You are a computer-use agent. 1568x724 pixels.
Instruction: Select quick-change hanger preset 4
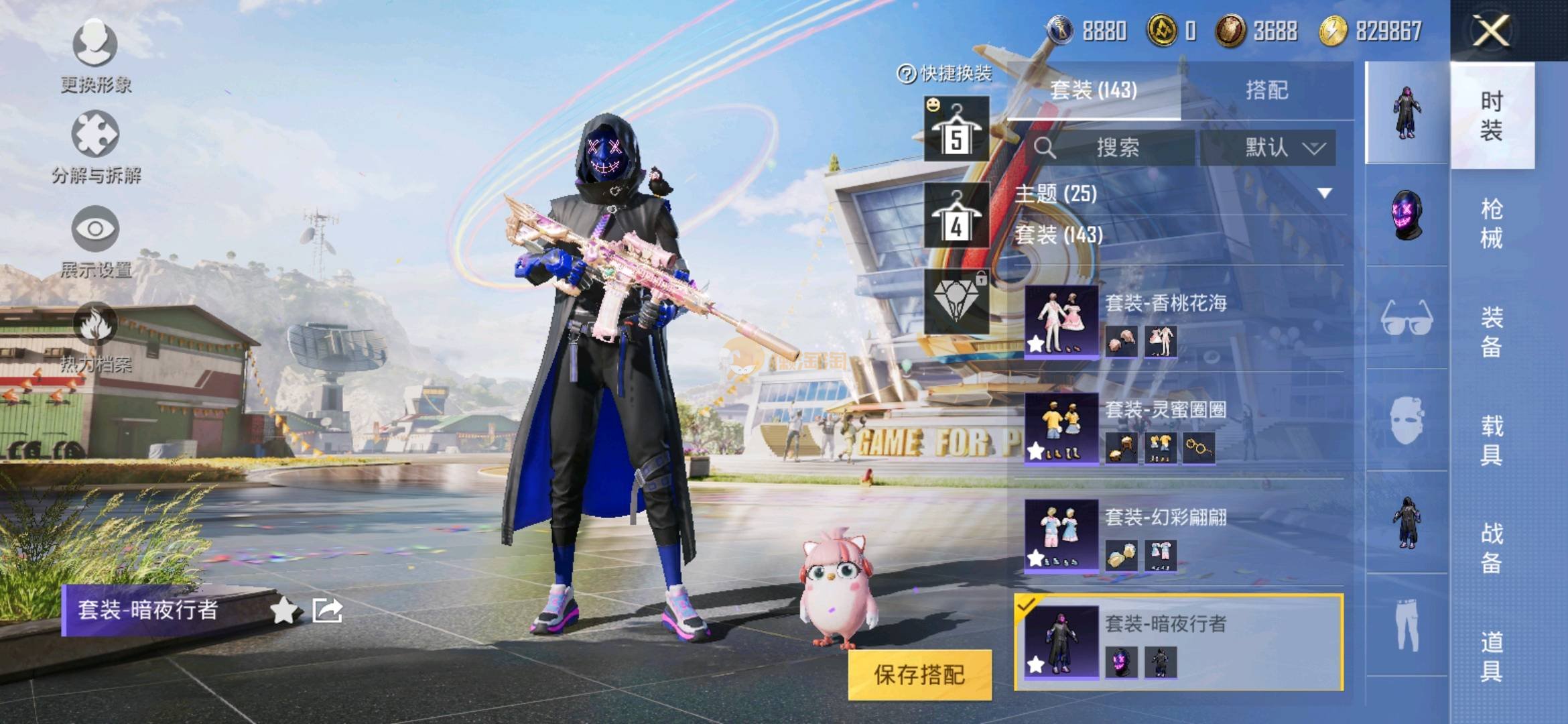[x=956, y=216]
